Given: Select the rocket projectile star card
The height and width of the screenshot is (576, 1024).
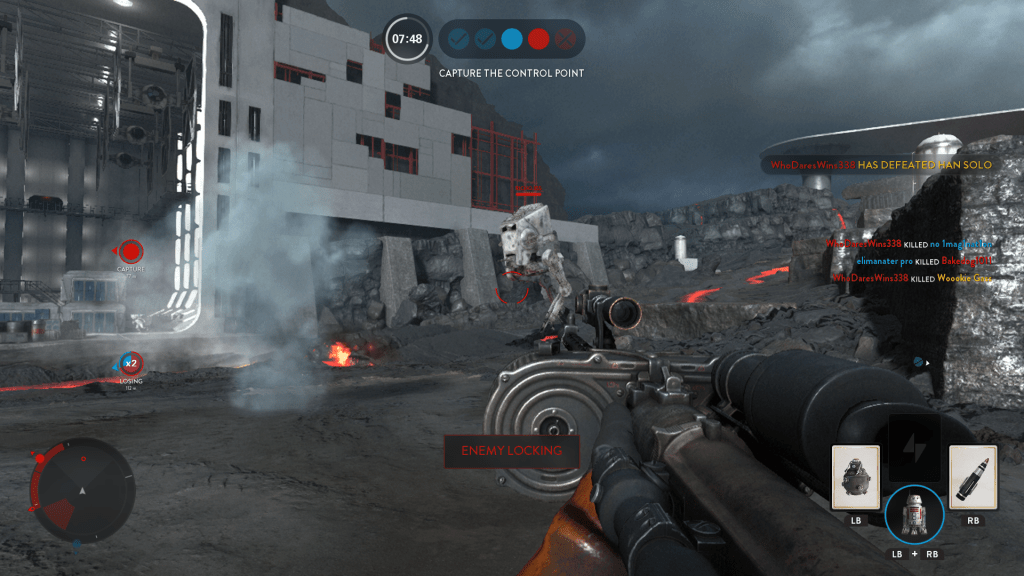Looking at the screenshot, I should point(972,478).
